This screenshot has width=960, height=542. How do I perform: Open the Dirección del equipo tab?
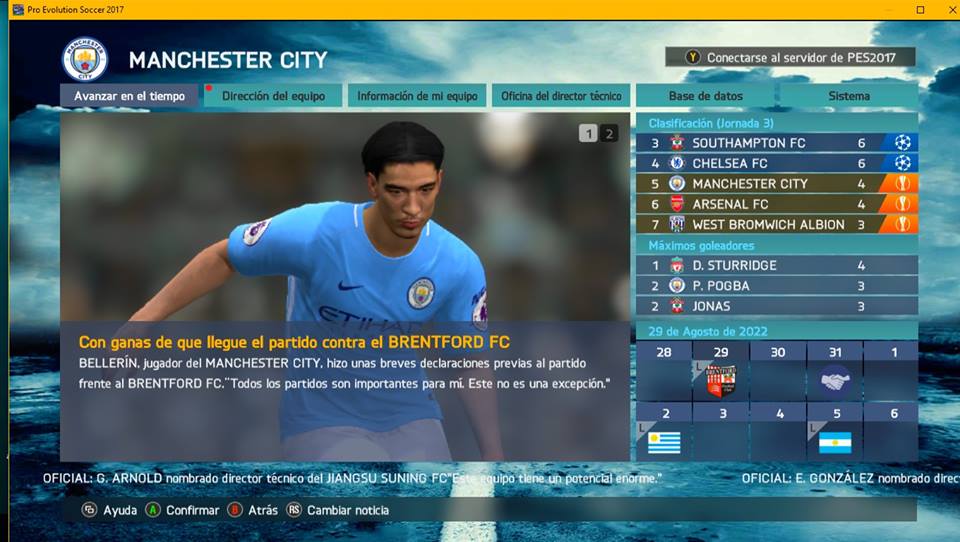pos(273,96)
